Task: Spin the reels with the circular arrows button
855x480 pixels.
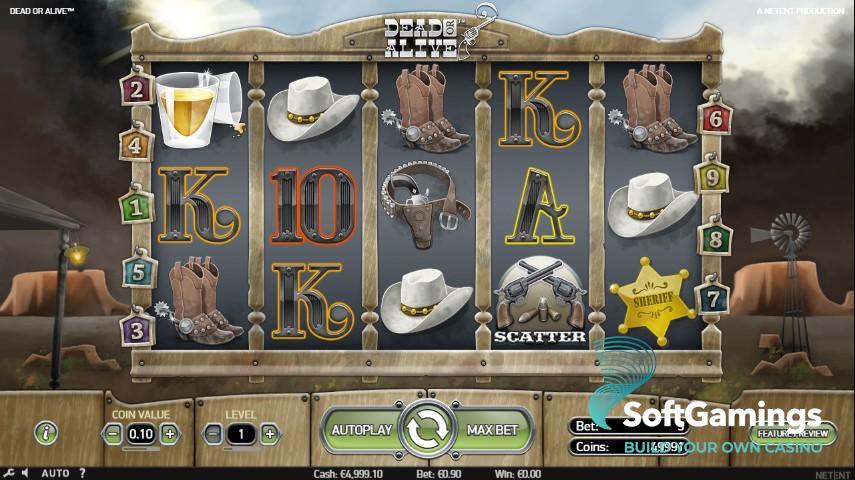Action: tap(427, 430)
